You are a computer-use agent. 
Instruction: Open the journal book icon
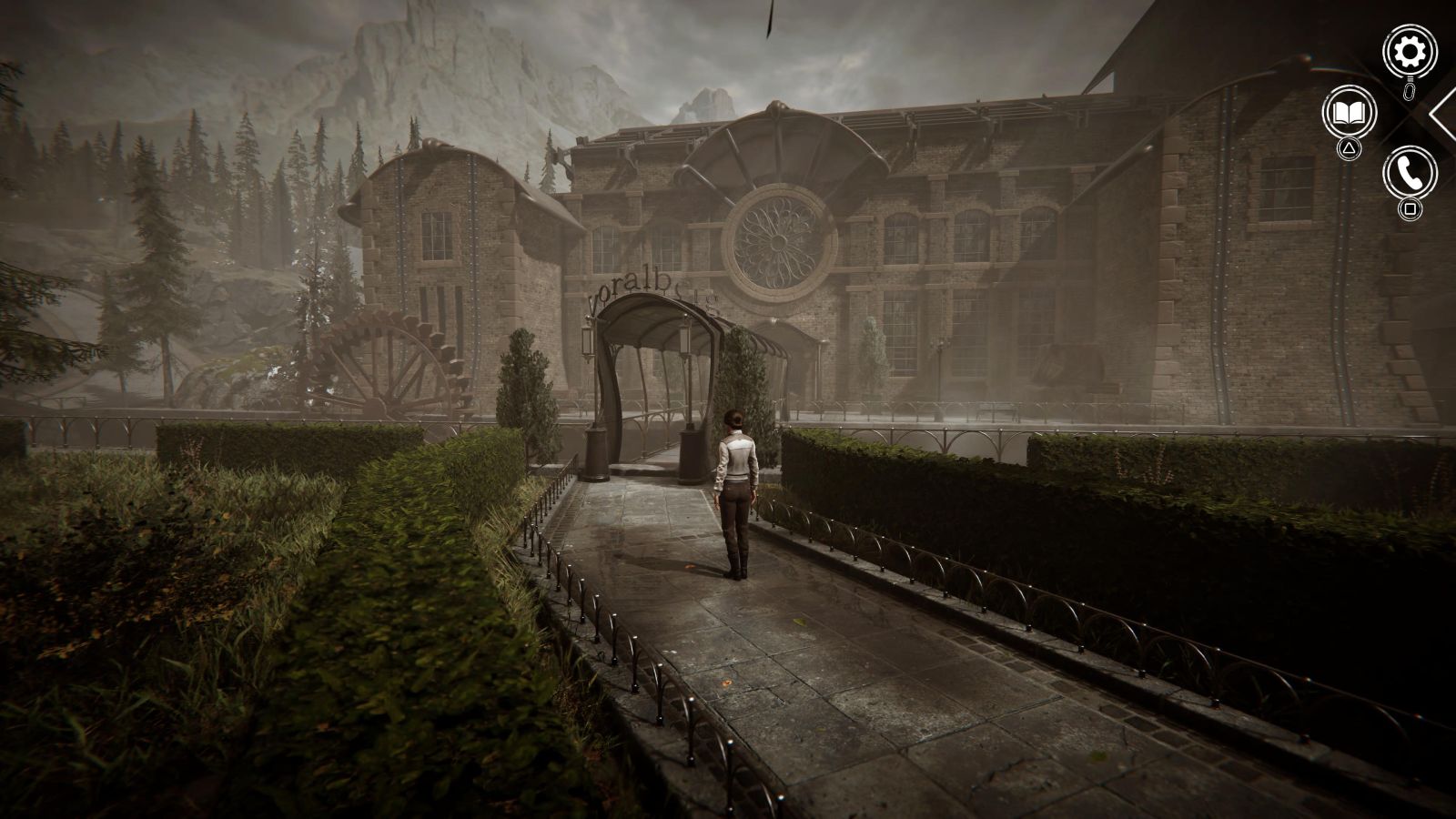coord(1349,112)
